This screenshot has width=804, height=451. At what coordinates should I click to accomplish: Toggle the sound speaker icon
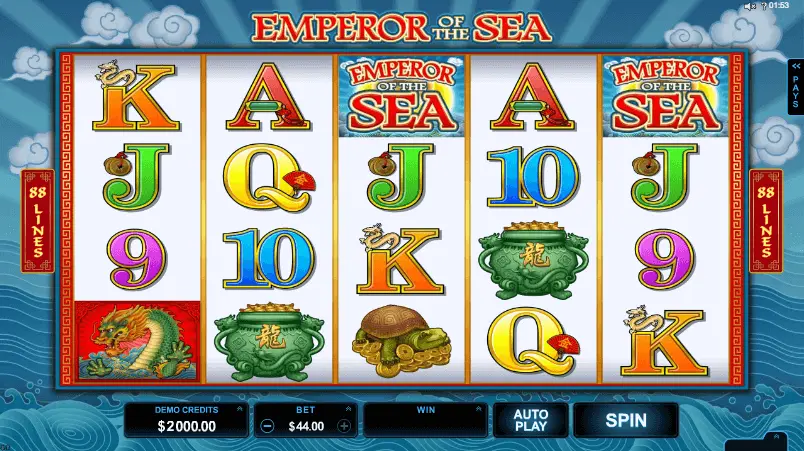748,6
